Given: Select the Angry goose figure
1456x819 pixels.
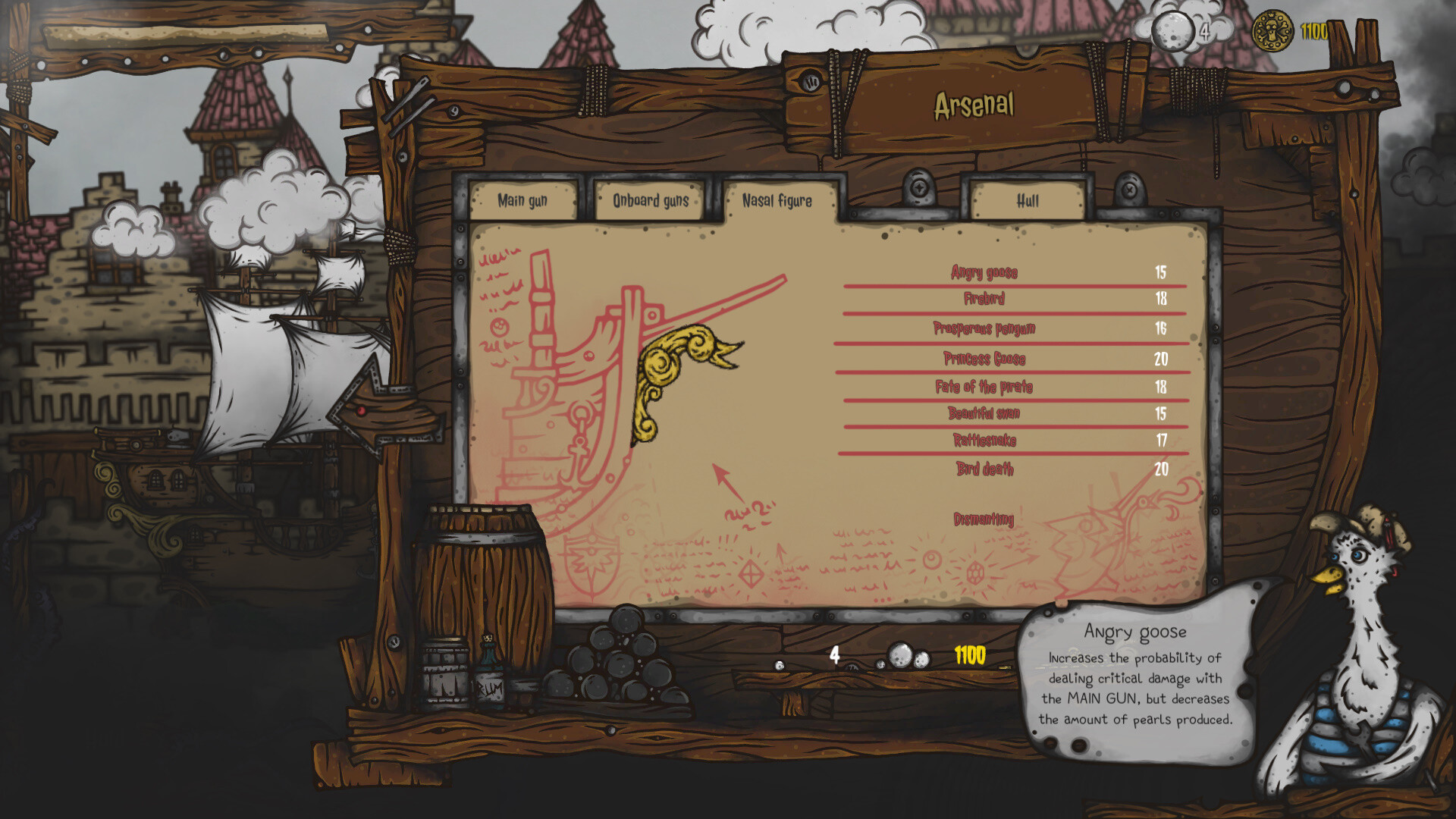Looking at the screenshot, I should tap(986, 272).
